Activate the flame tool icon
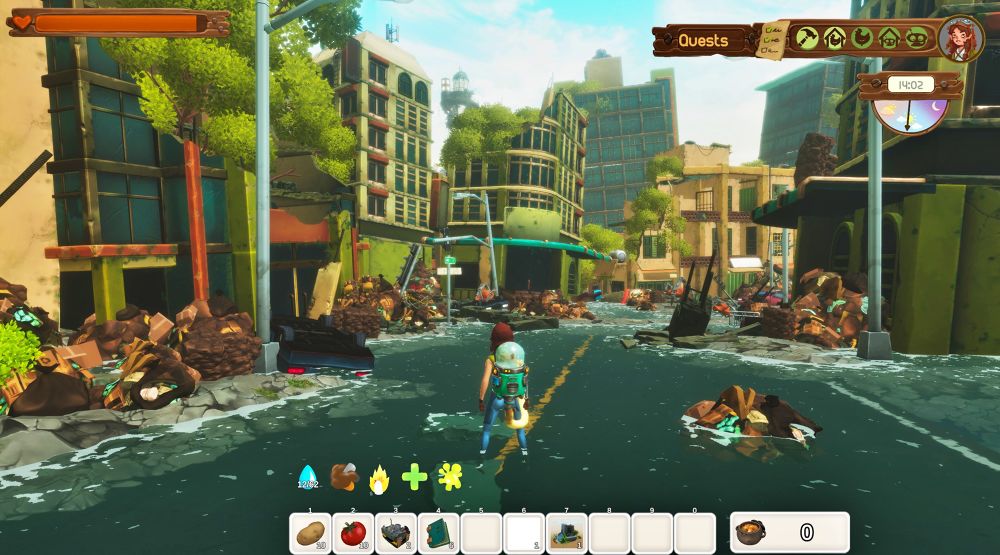1000x555 pixels. (378, 479)
